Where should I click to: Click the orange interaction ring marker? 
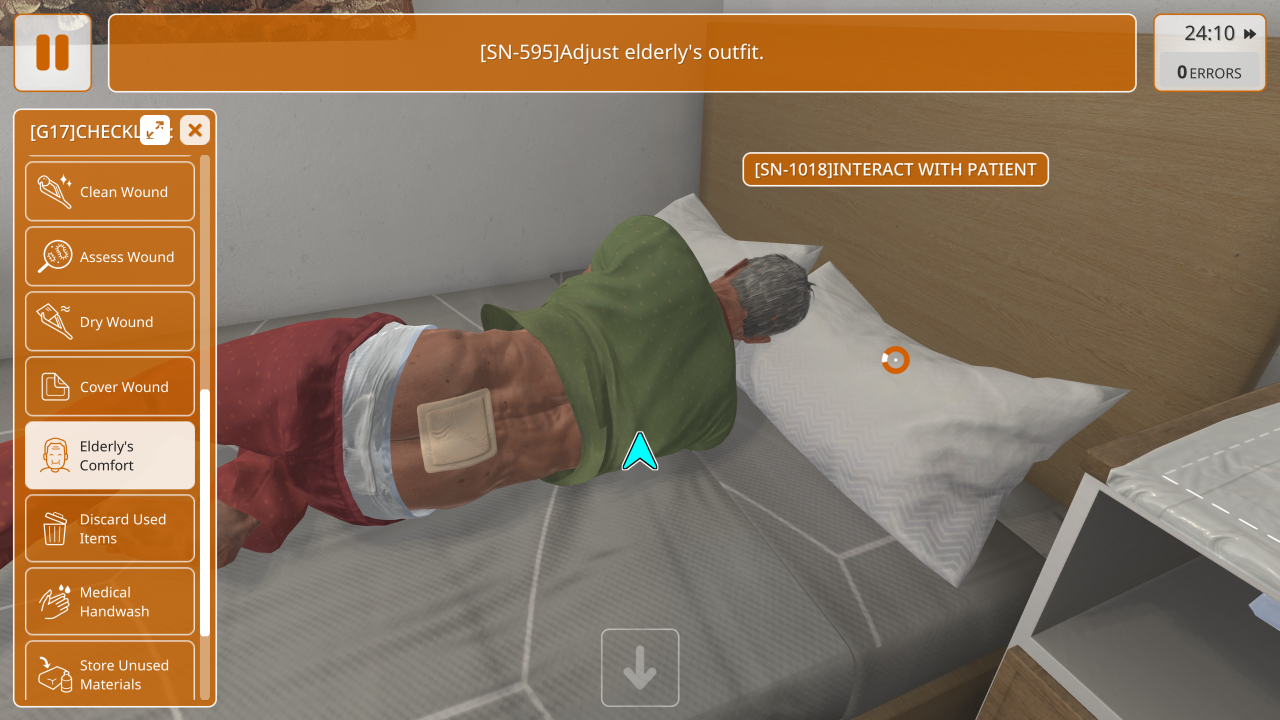click(x=895, y=360)
